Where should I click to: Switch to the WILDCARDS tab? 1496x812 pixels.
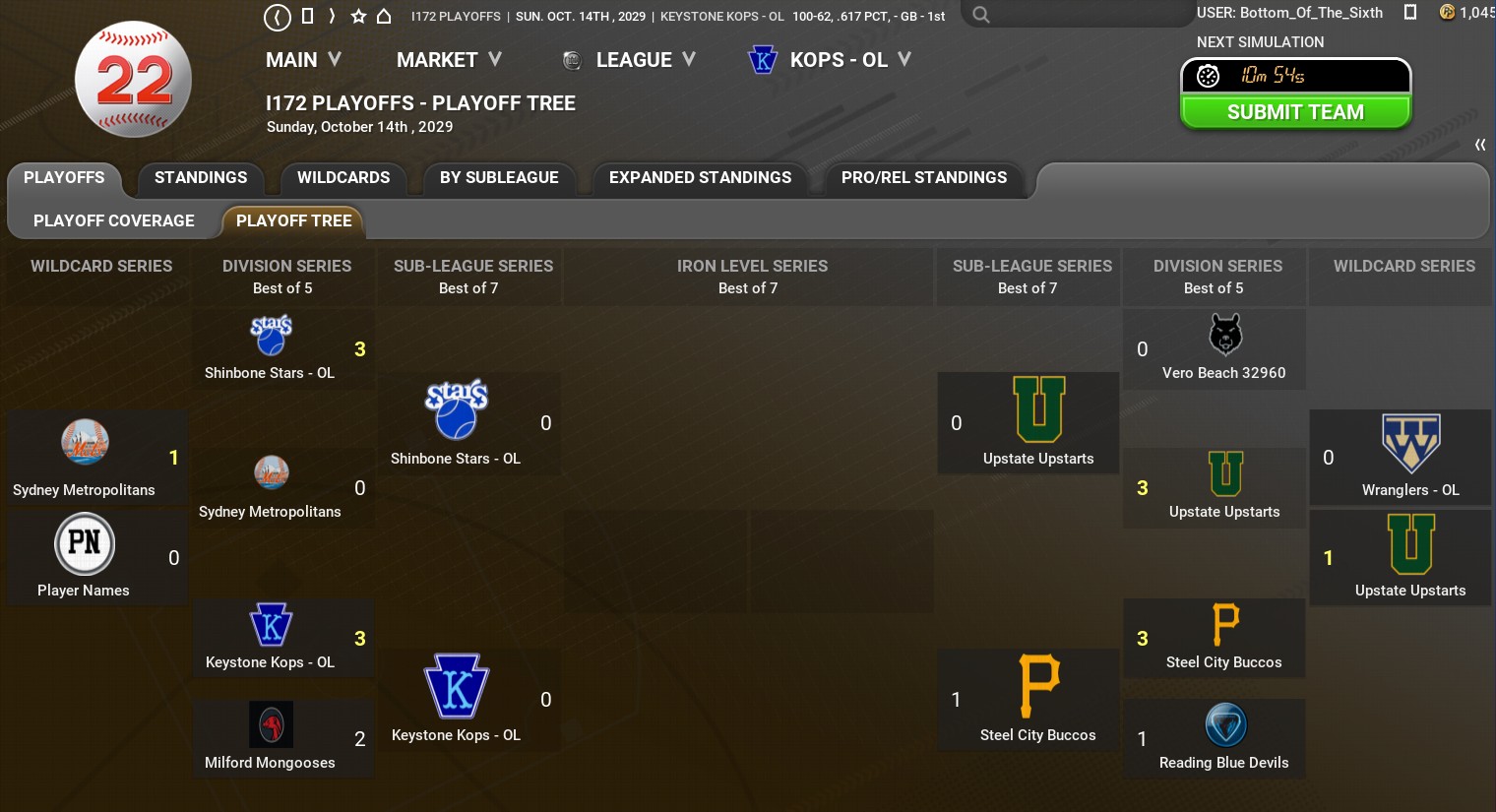343,178
